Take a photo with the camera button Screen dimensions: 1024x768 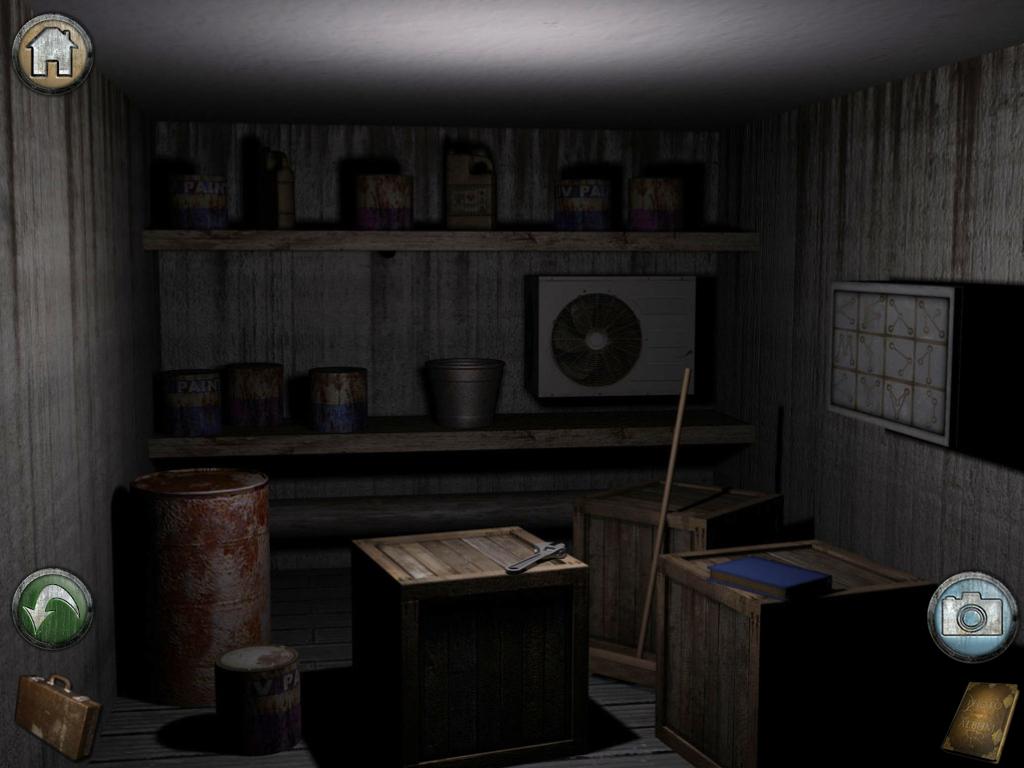(x=971, y=616)
